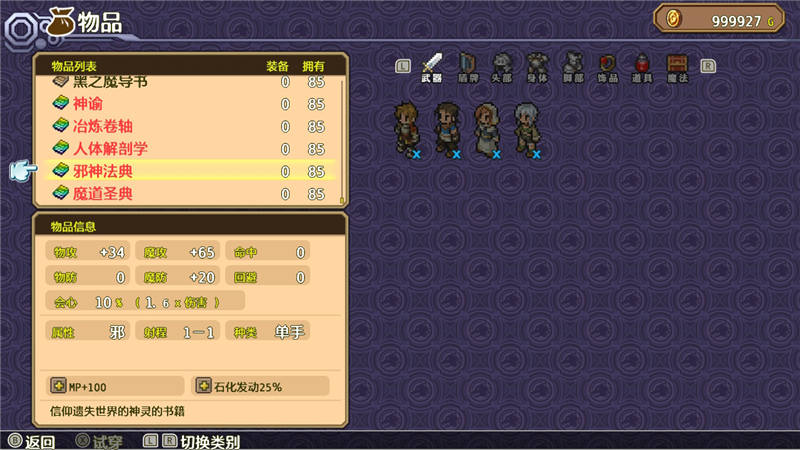Open the 盾牌 shield category

tap(468, 67)
